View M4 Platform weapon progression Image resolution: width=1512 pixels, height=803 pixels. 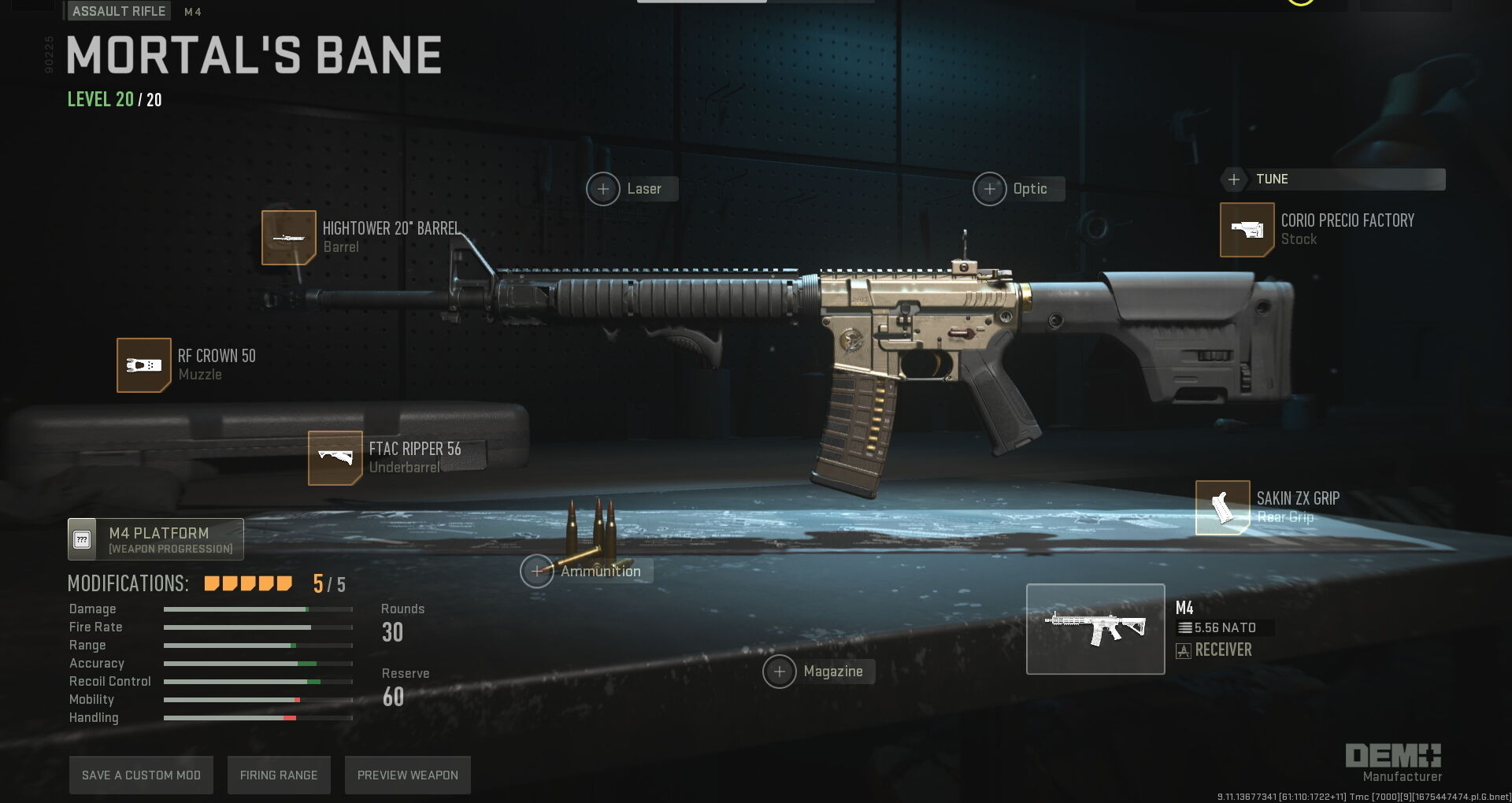click(156, 539)
